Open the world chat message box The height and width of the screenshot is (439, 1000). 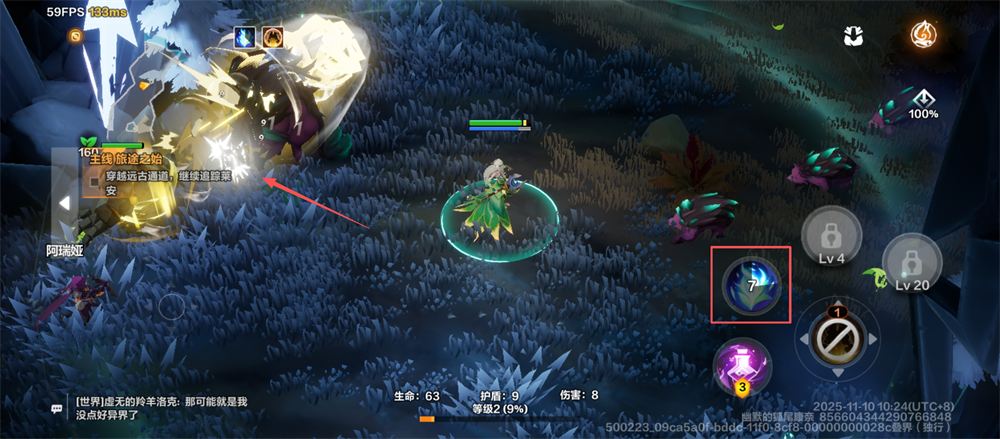coord(160,407)
